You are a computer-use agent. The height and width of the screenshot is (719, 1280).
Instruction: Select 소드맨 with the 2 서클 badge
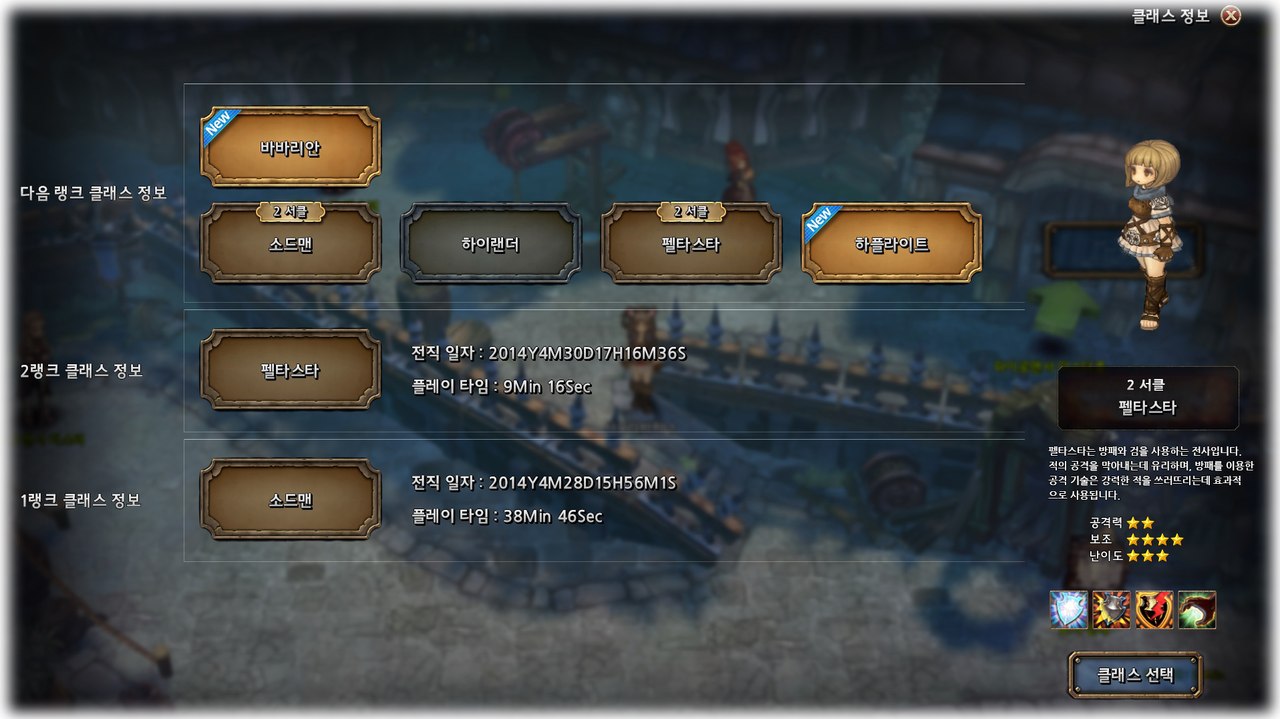[x=290, y=244]
